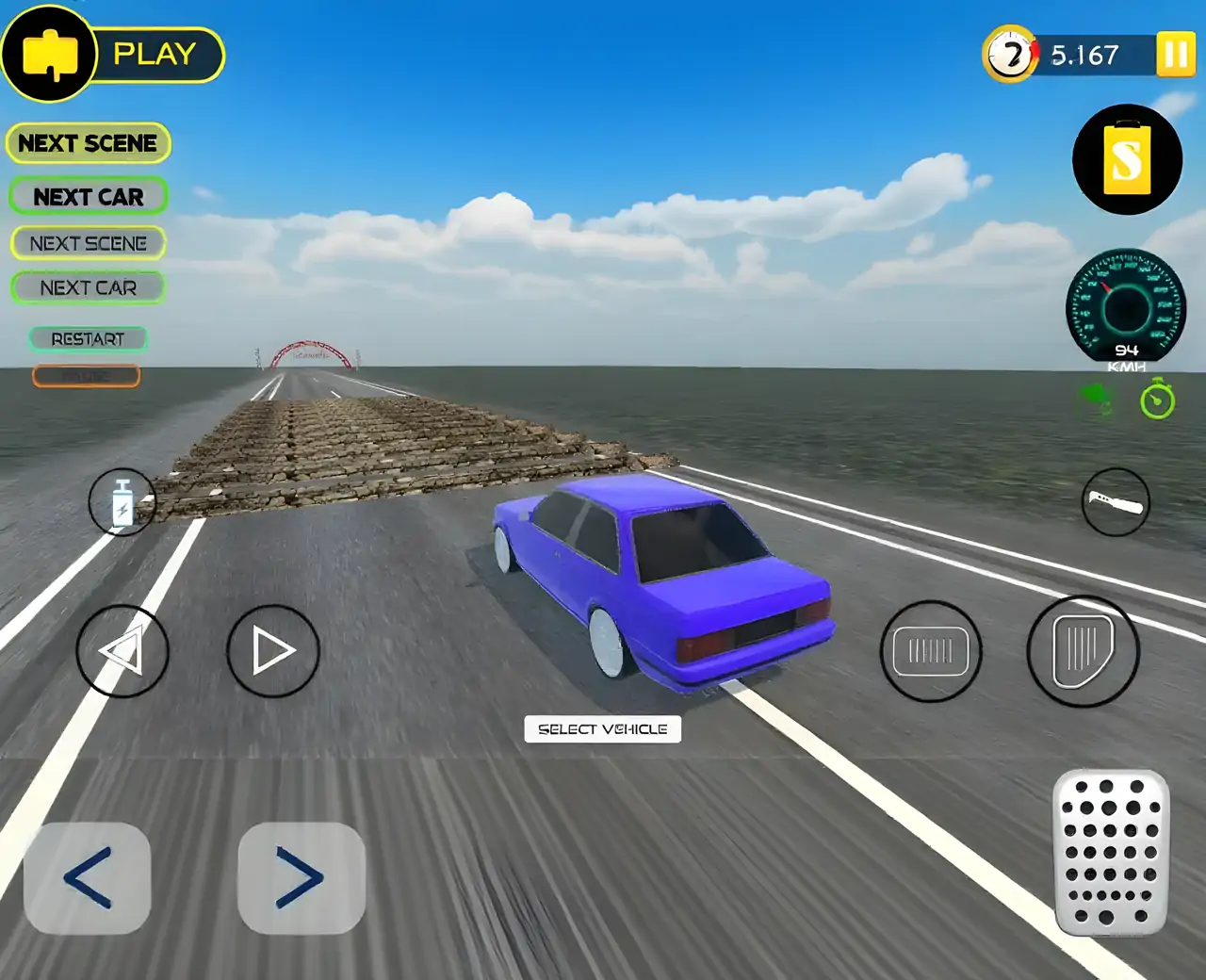Tap the handbrake lever icon

tap(1116, 502)
